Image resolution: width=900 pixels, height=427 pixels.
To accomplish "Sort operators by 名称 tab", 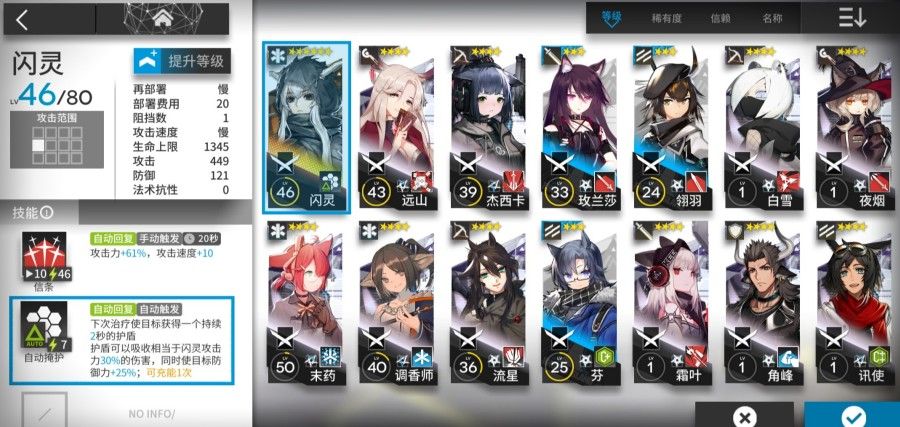I will point(771,18).
